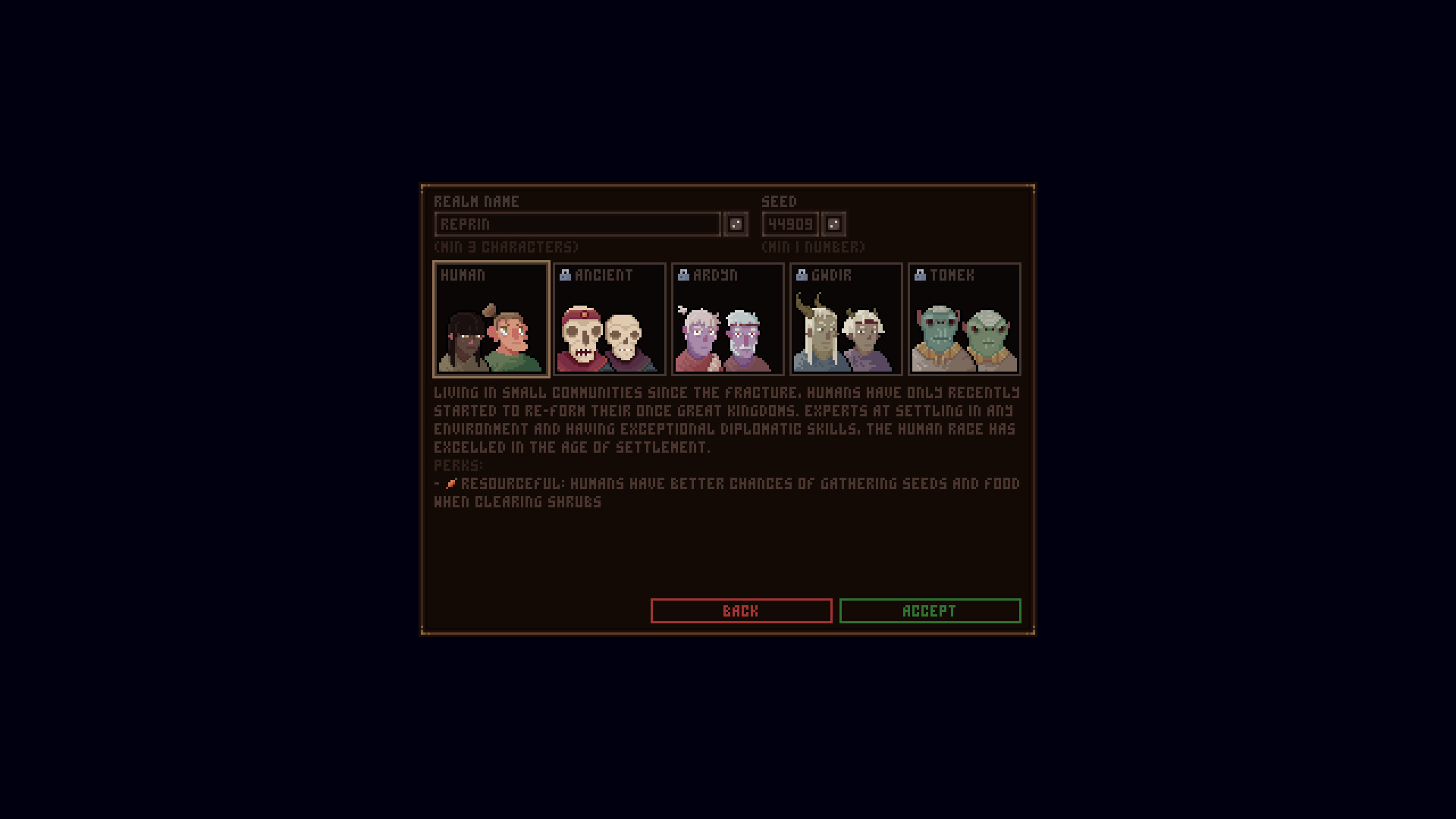The height and width of the screenshot is (819, 1456).
Task: Click the dice icon to randomize realm name
Action: point(734,224)
